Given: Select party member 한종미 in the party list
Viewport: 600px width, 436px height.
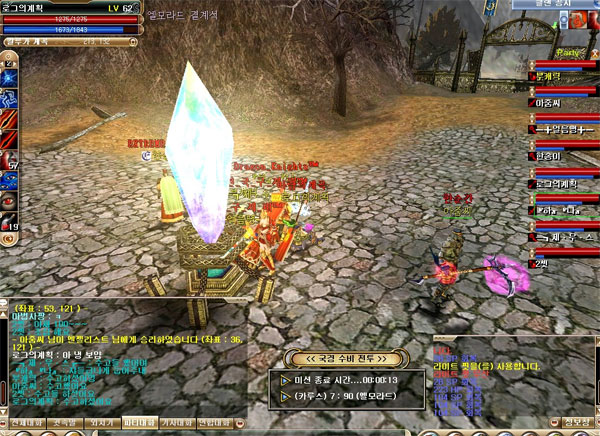Looking at the screenshot, I should (x=551, y=156).
